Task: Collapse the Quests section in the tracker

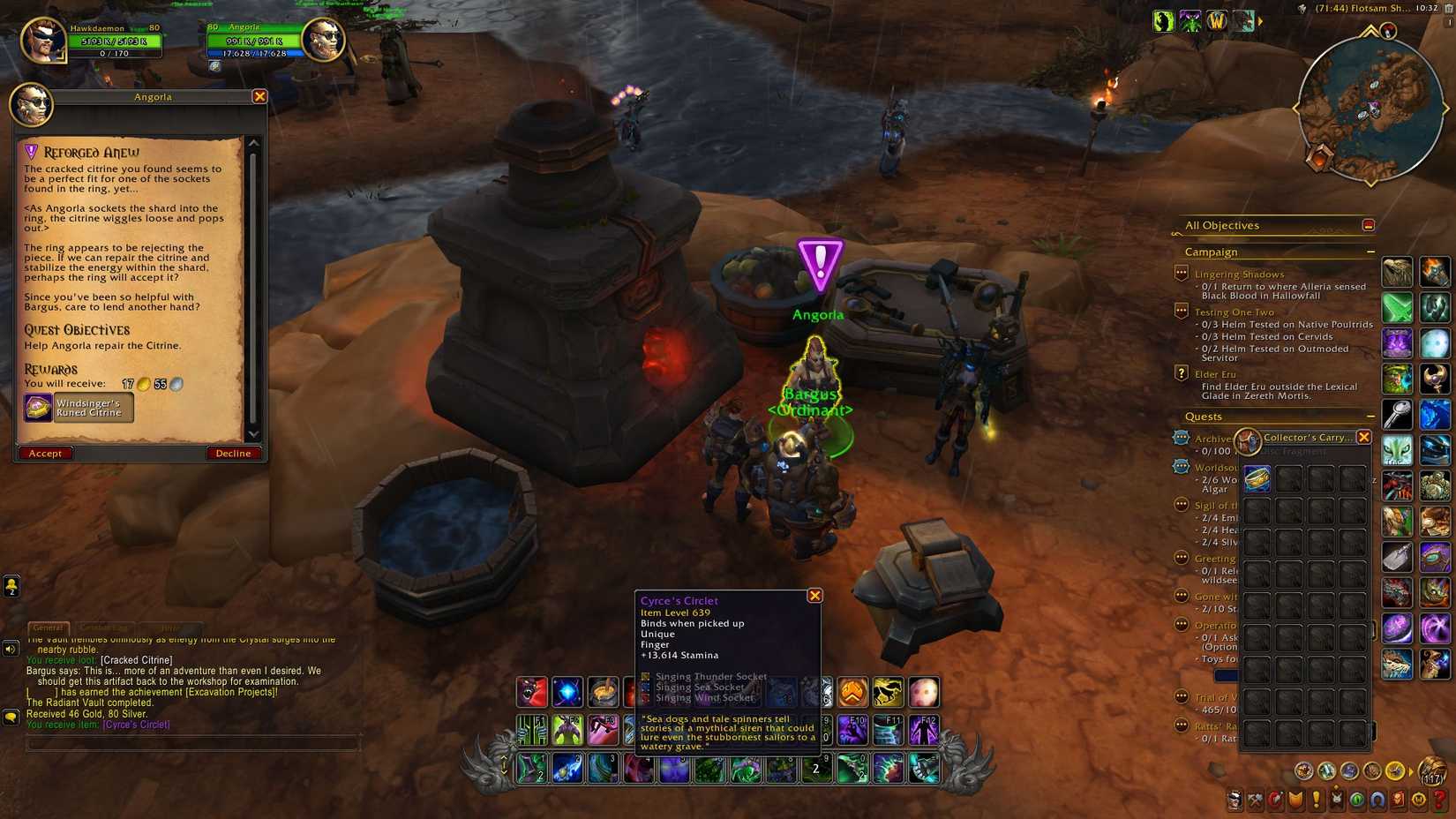Action: coord(1370,416)
